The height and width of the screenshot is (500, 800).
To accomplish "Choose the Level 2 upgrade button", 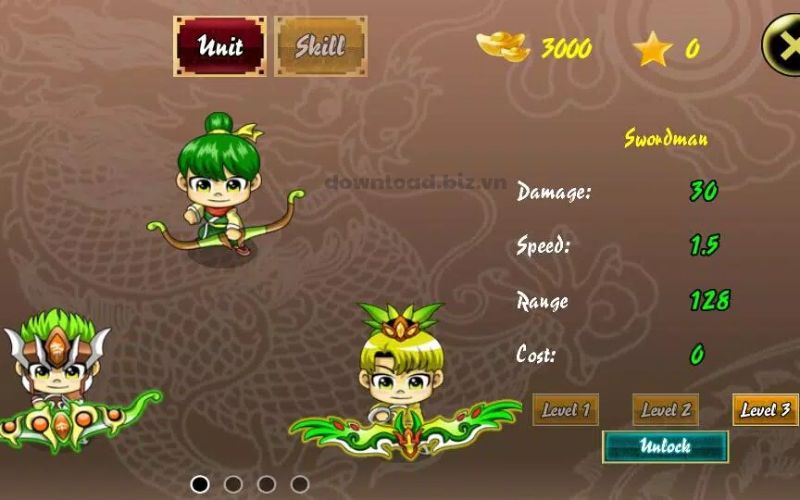I will coord(665,409).
